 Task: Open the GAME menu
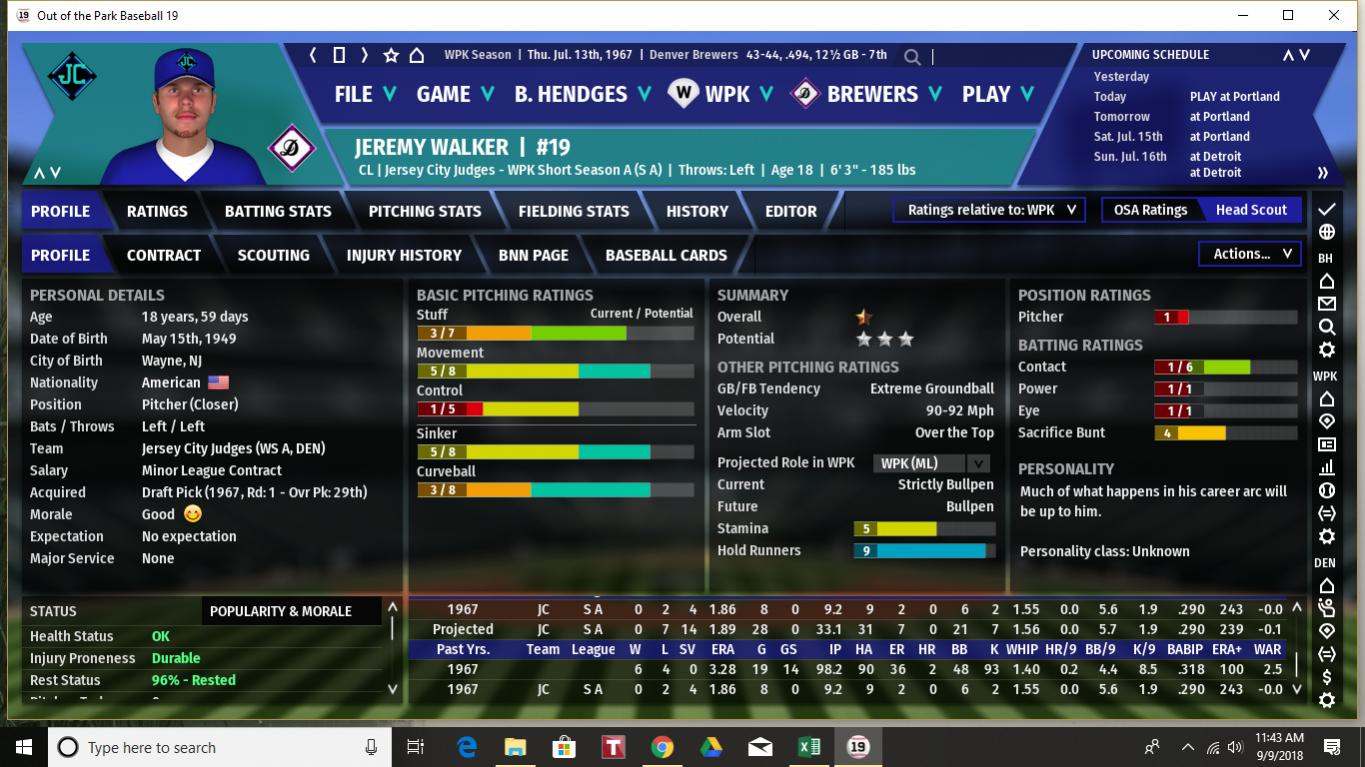(455, 94)
